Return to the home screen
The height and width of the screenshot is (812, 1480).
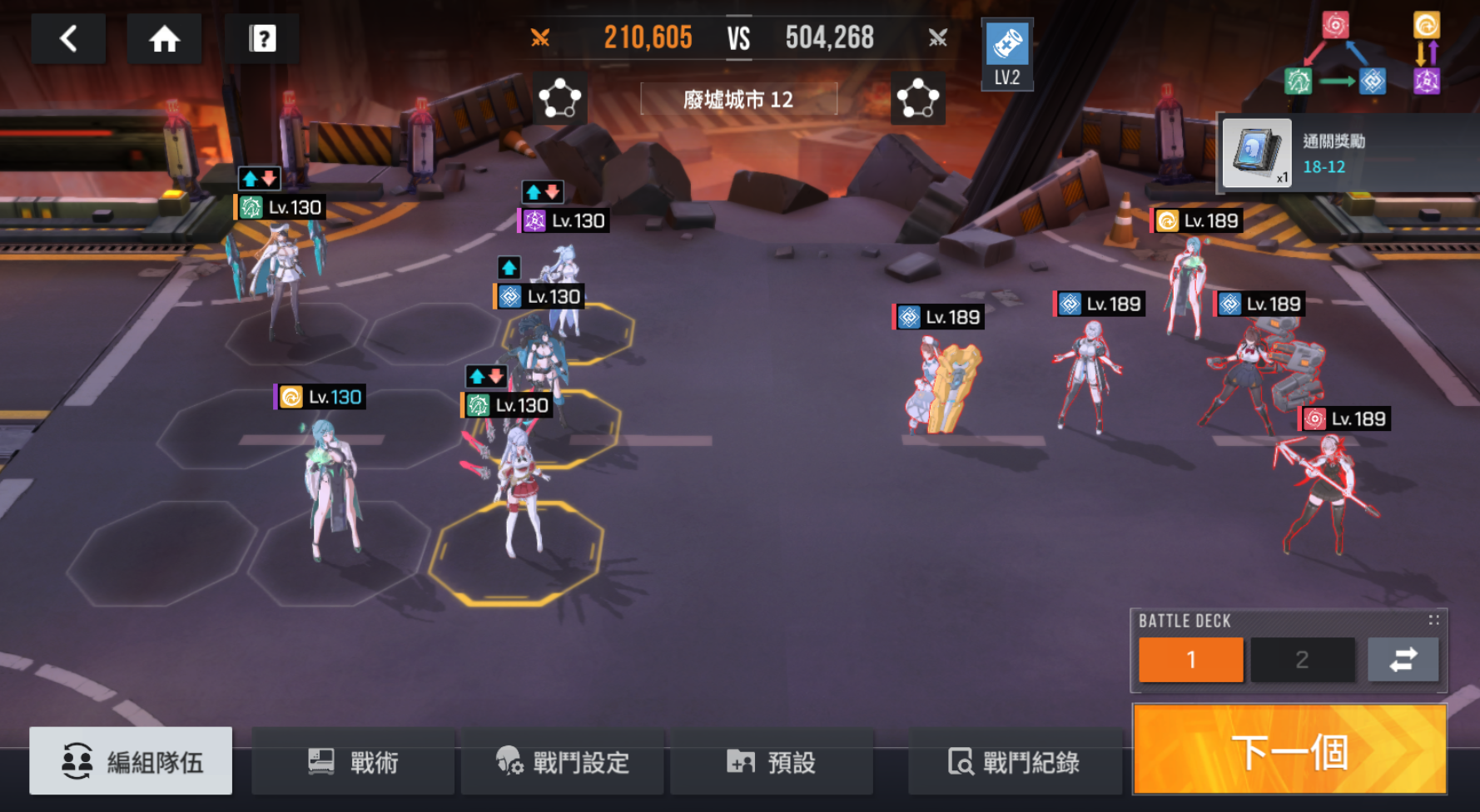click(164, 38)
